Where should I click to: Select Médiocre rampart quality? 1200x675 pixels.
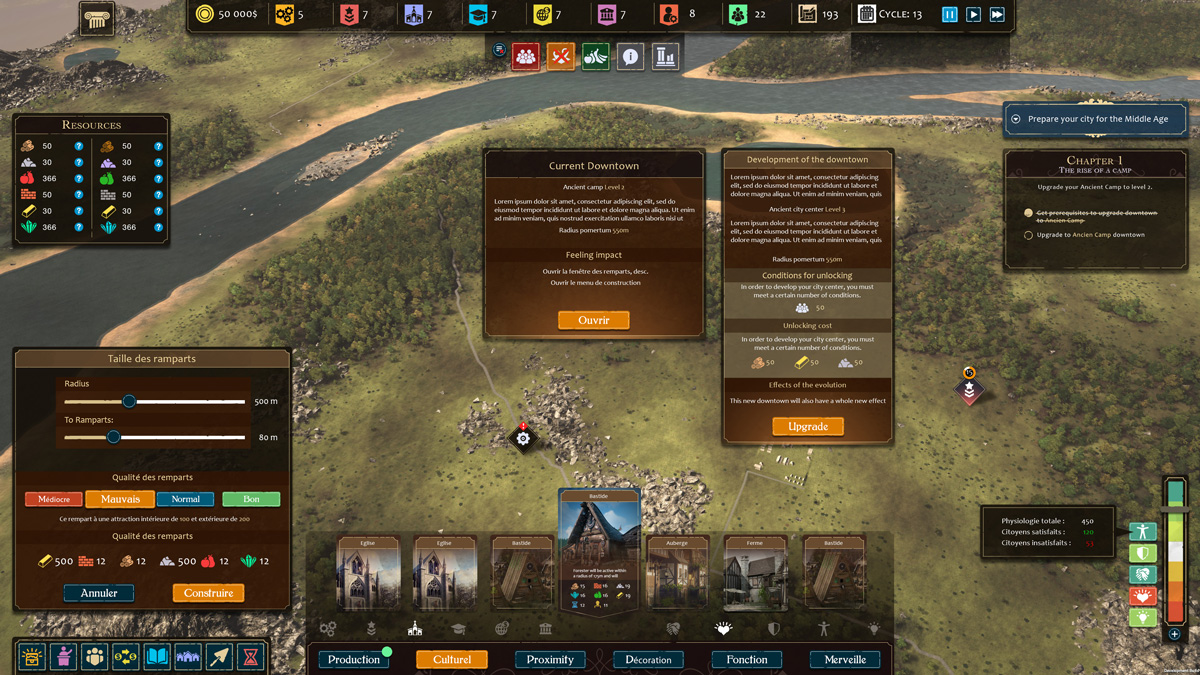pos(54,499)
